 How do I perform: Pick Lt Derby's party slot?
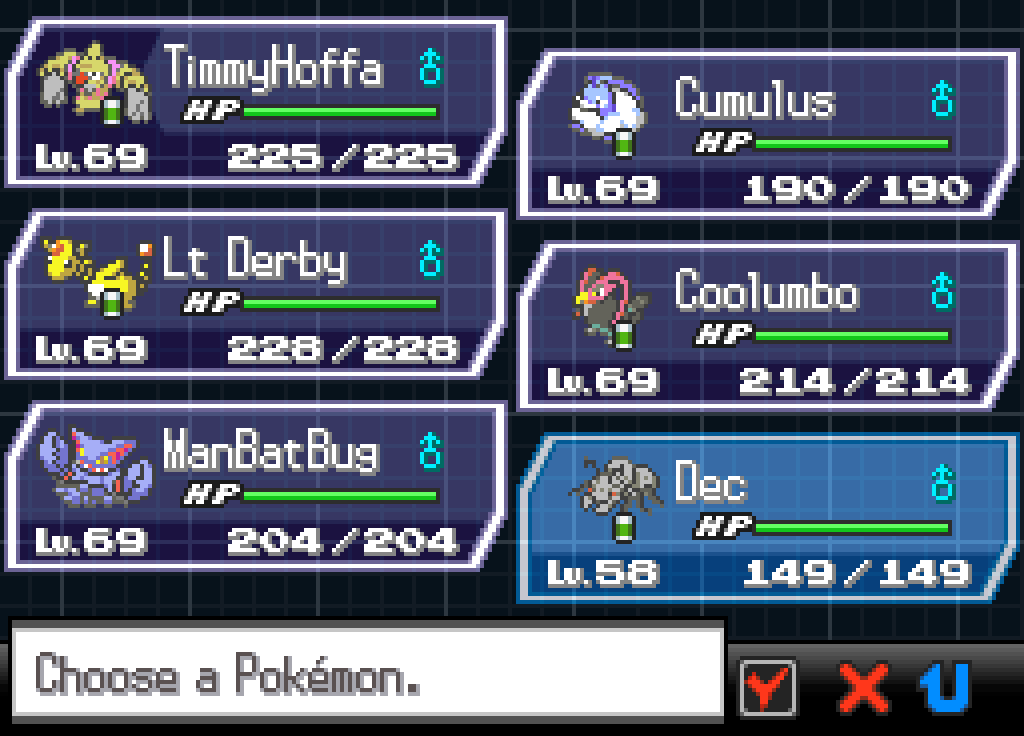click(x=255, y=295)
